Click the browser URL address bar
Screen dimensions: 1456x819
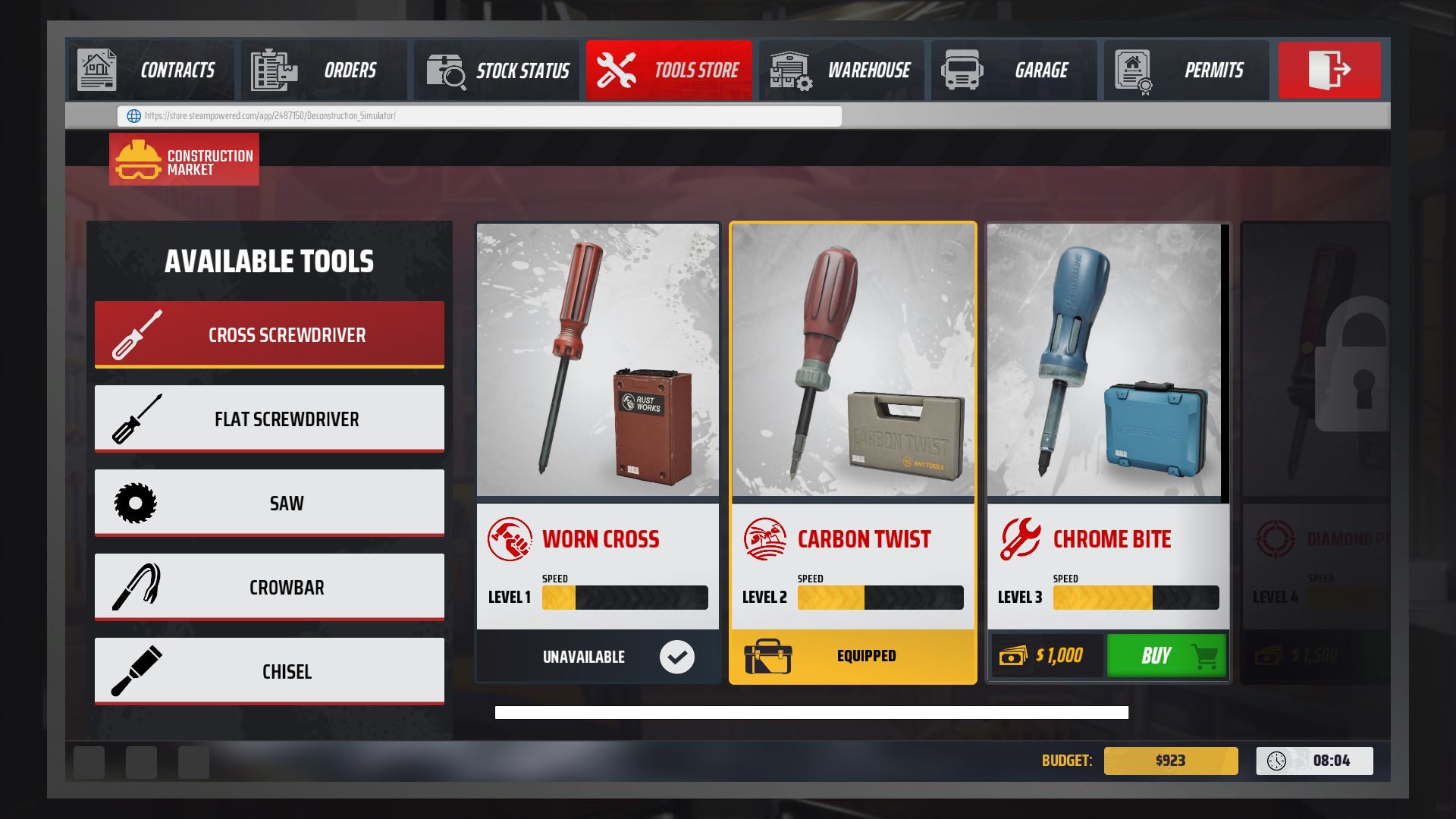point(479,116)
